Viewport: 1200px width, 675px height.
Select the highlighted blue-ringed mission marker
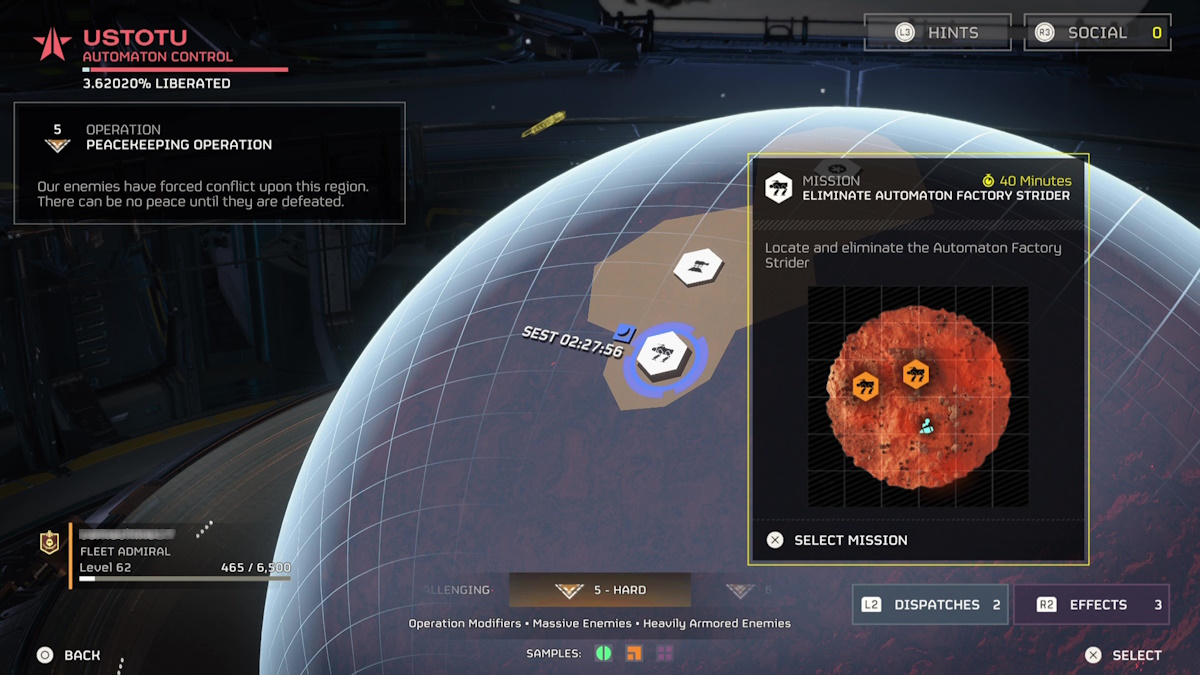[662, 355]
